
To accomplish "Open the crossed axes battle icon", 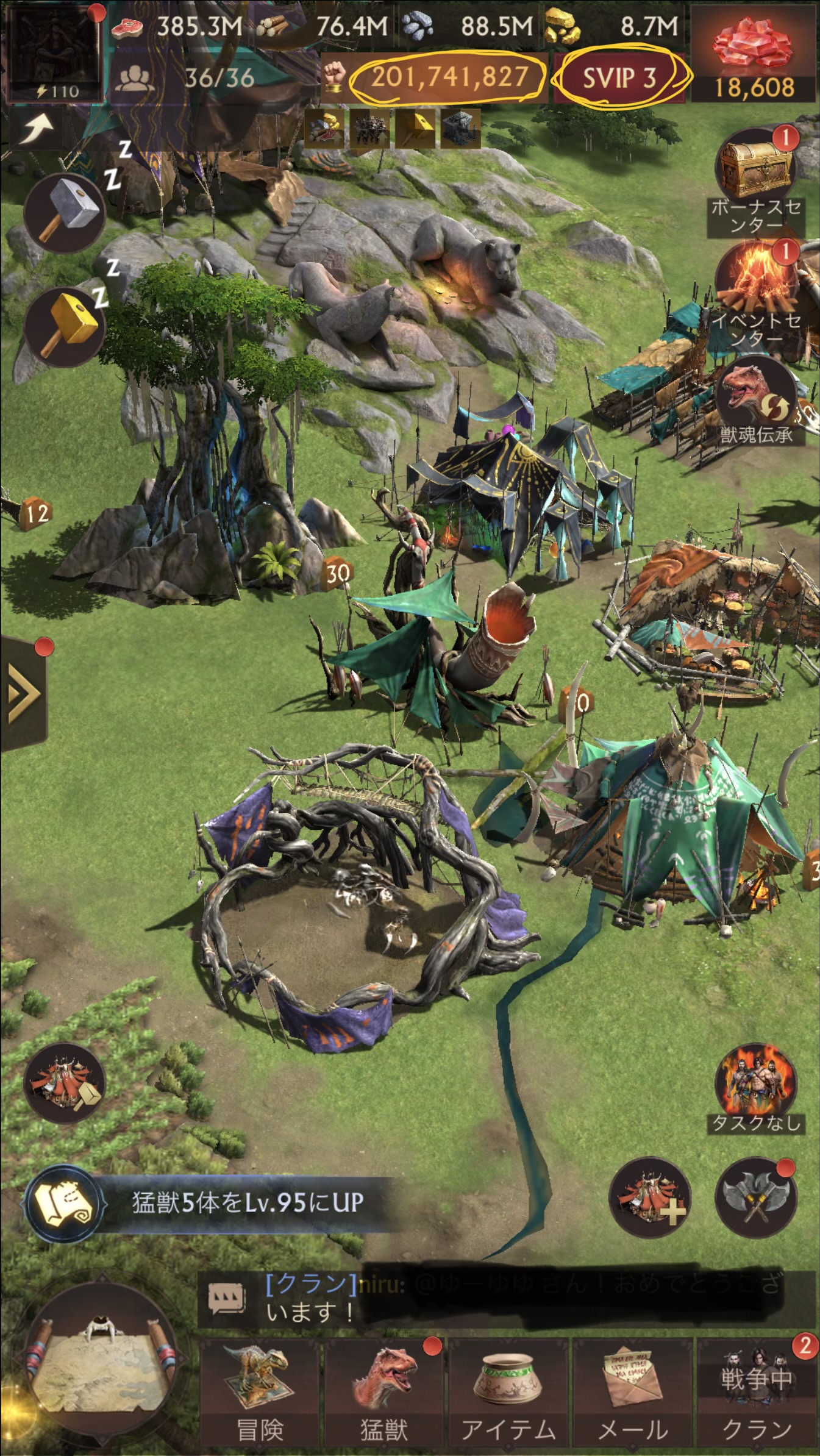I will [x=755, y=1198].
